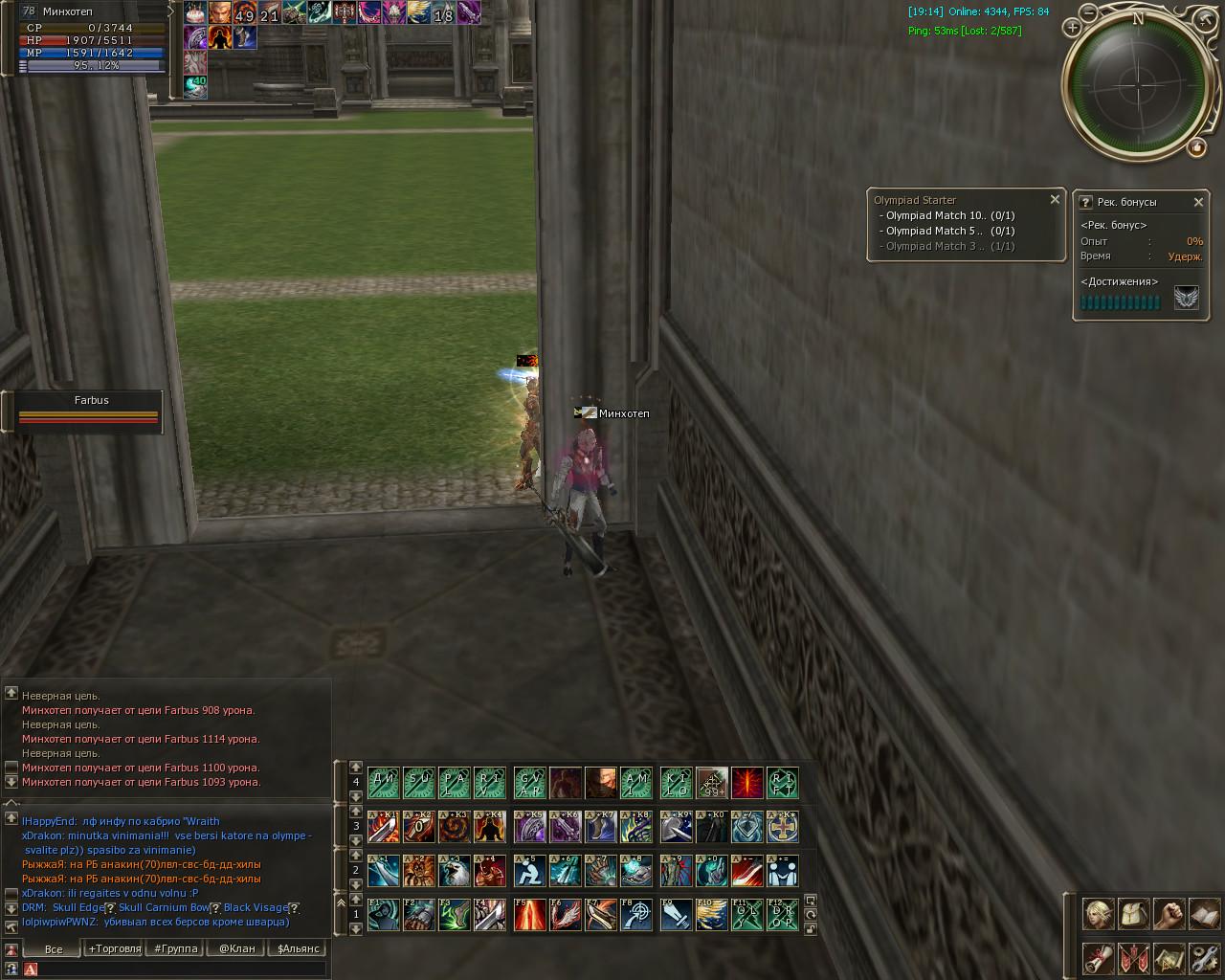This screenshot has width=1225, height=980.
Task: Open system menu wrench-and-gear icon
Action: coord(1204,957)
